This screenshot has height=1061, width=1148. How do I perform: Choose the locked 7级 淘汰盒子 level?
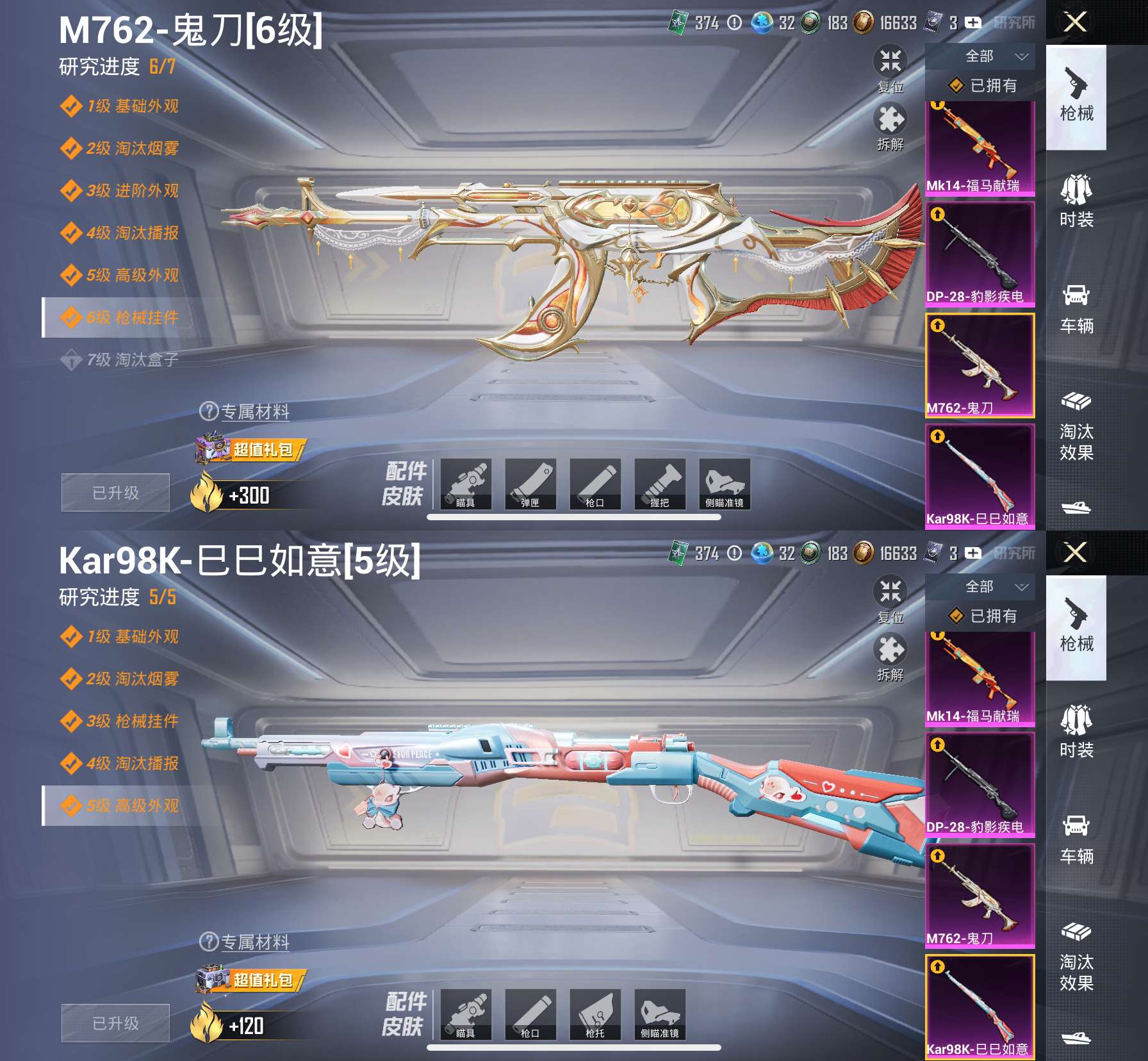[x=132, y=359]
